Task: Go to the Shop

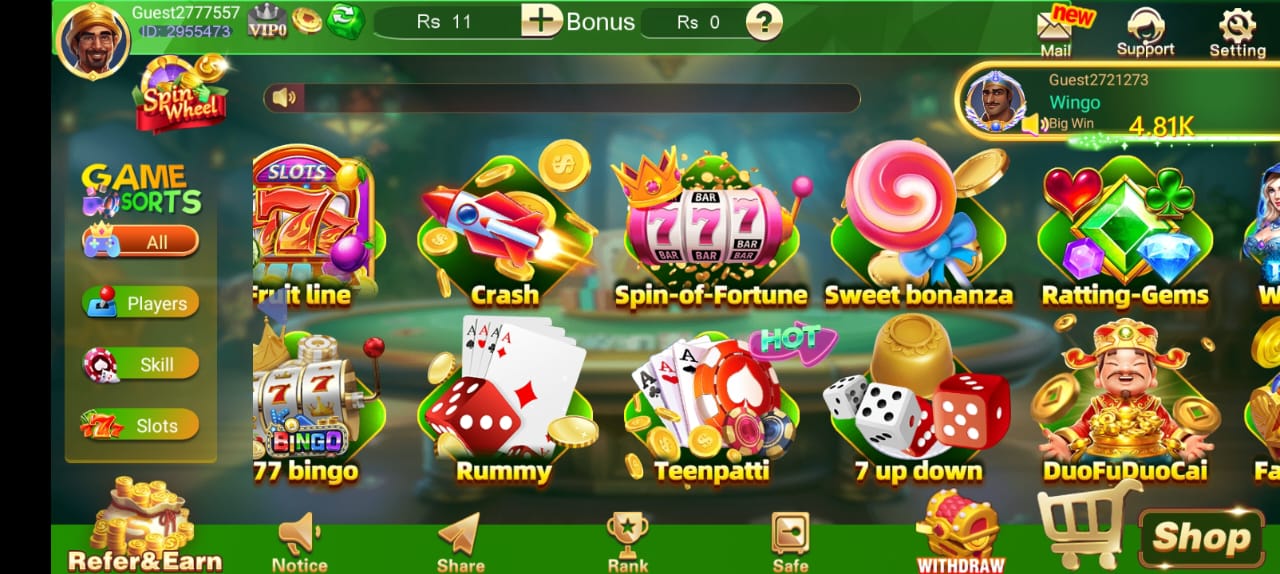Action: [1199, 538]
